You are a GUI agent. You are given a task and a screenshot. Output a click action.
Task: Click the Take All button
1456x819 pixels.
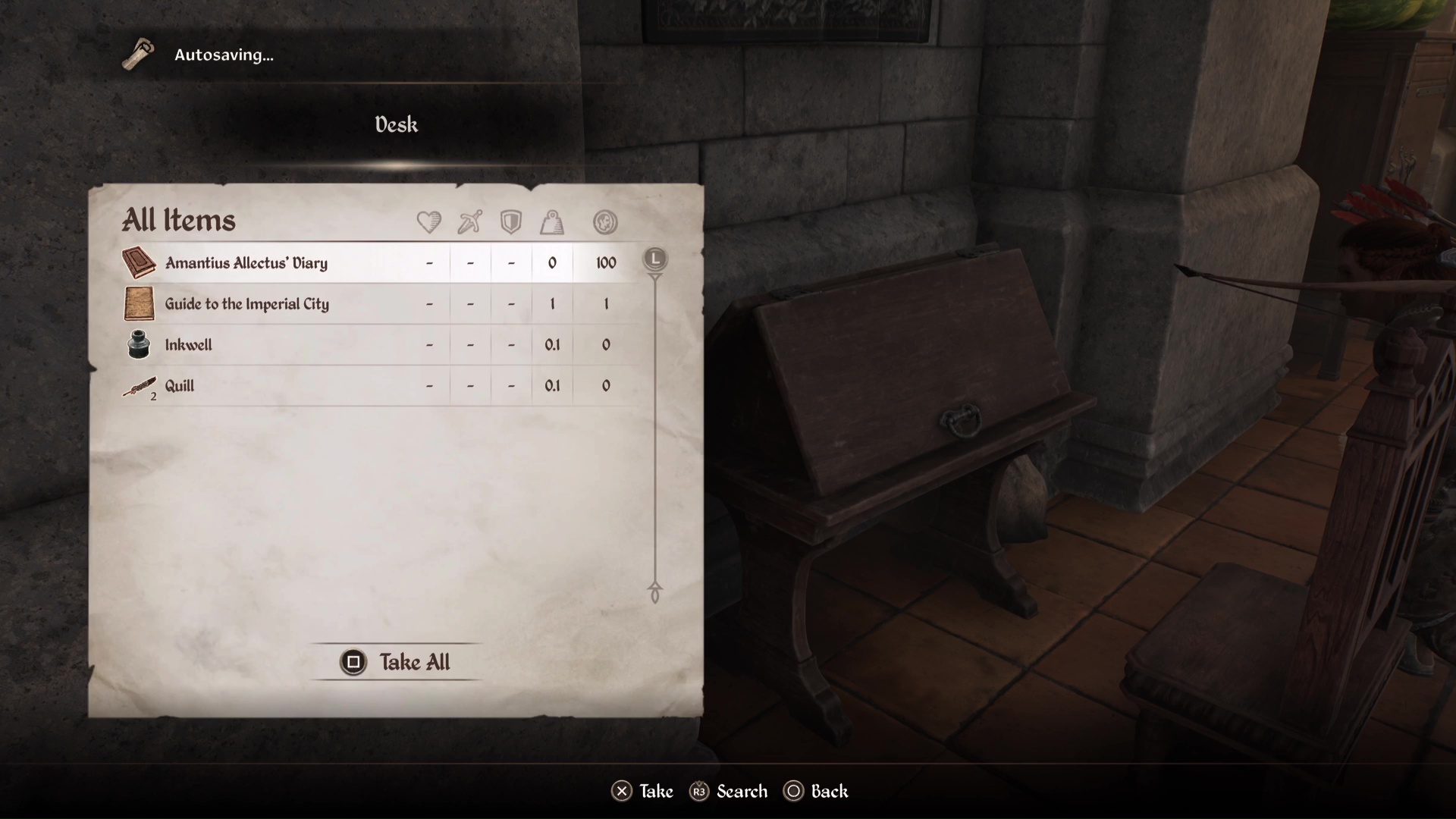tap(396, 662)
